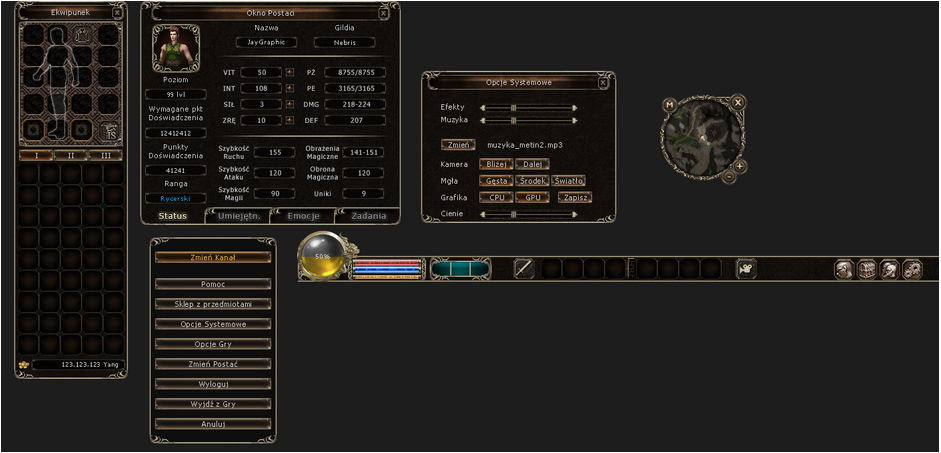The image size is (941, 453).
Task: Click the Zmień music change button
Action: coord(457,145)
